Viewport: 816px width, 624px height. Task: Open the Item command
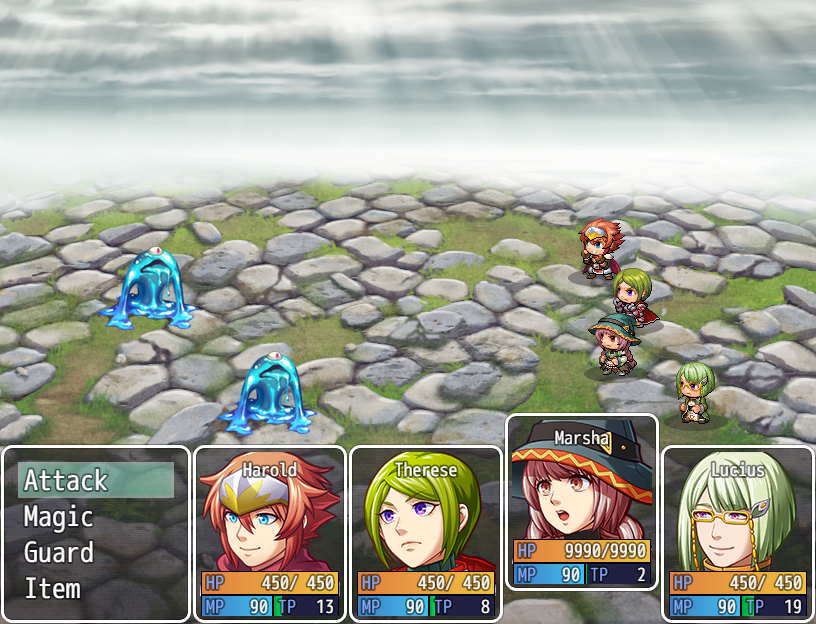tap(95, 589)
